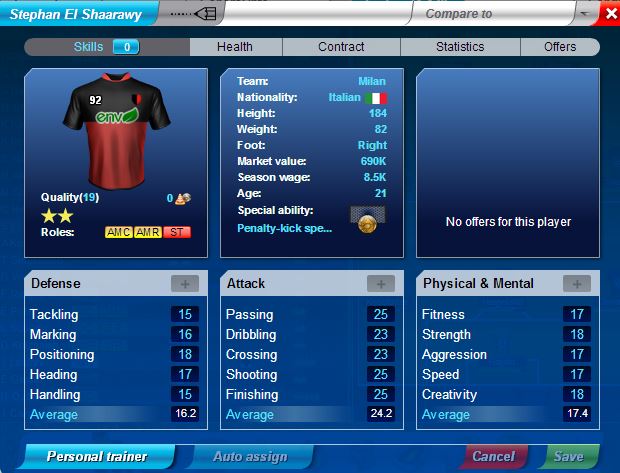Open the Contract tab

point(341,47)
